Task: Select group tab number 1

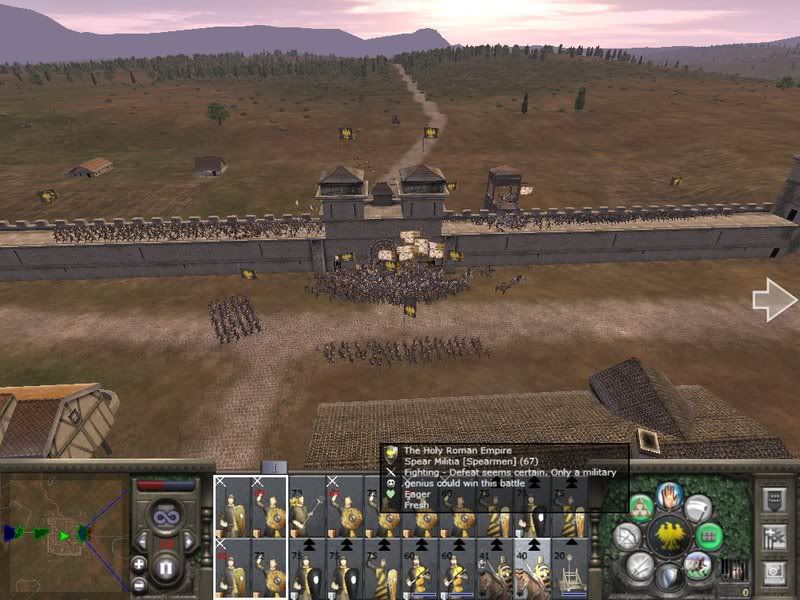Action: [x=274, y=467]
